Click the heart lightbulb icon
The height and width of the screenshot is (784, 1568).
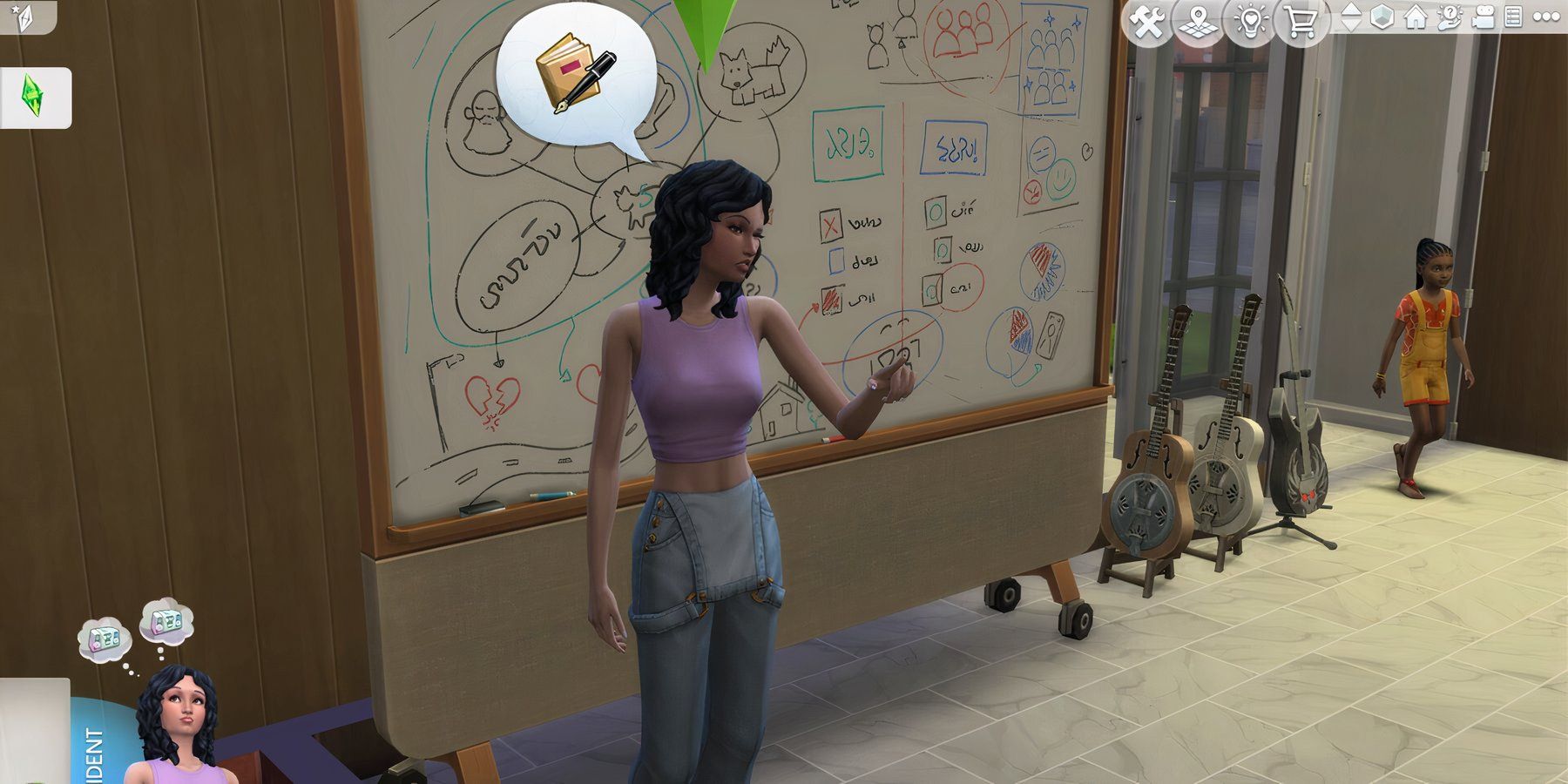pos(1249,22)
